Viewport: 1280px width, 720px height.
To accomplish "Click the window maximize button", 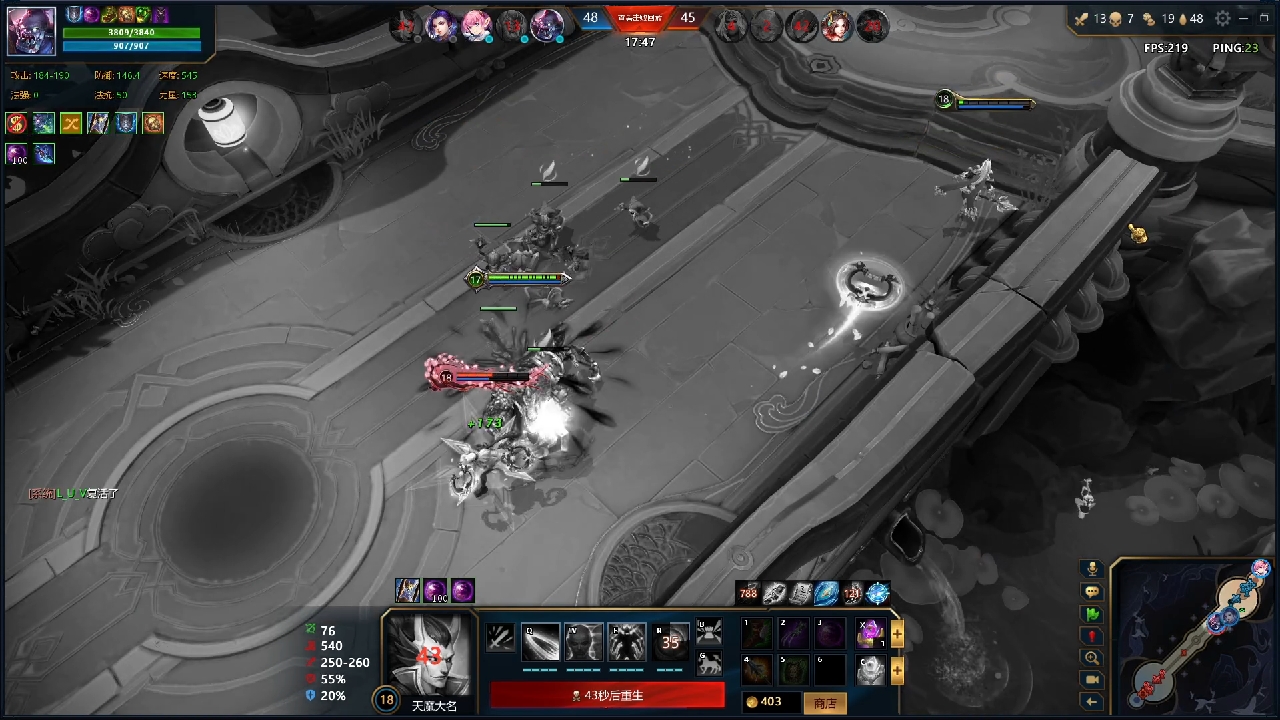I will (1264, 18).
